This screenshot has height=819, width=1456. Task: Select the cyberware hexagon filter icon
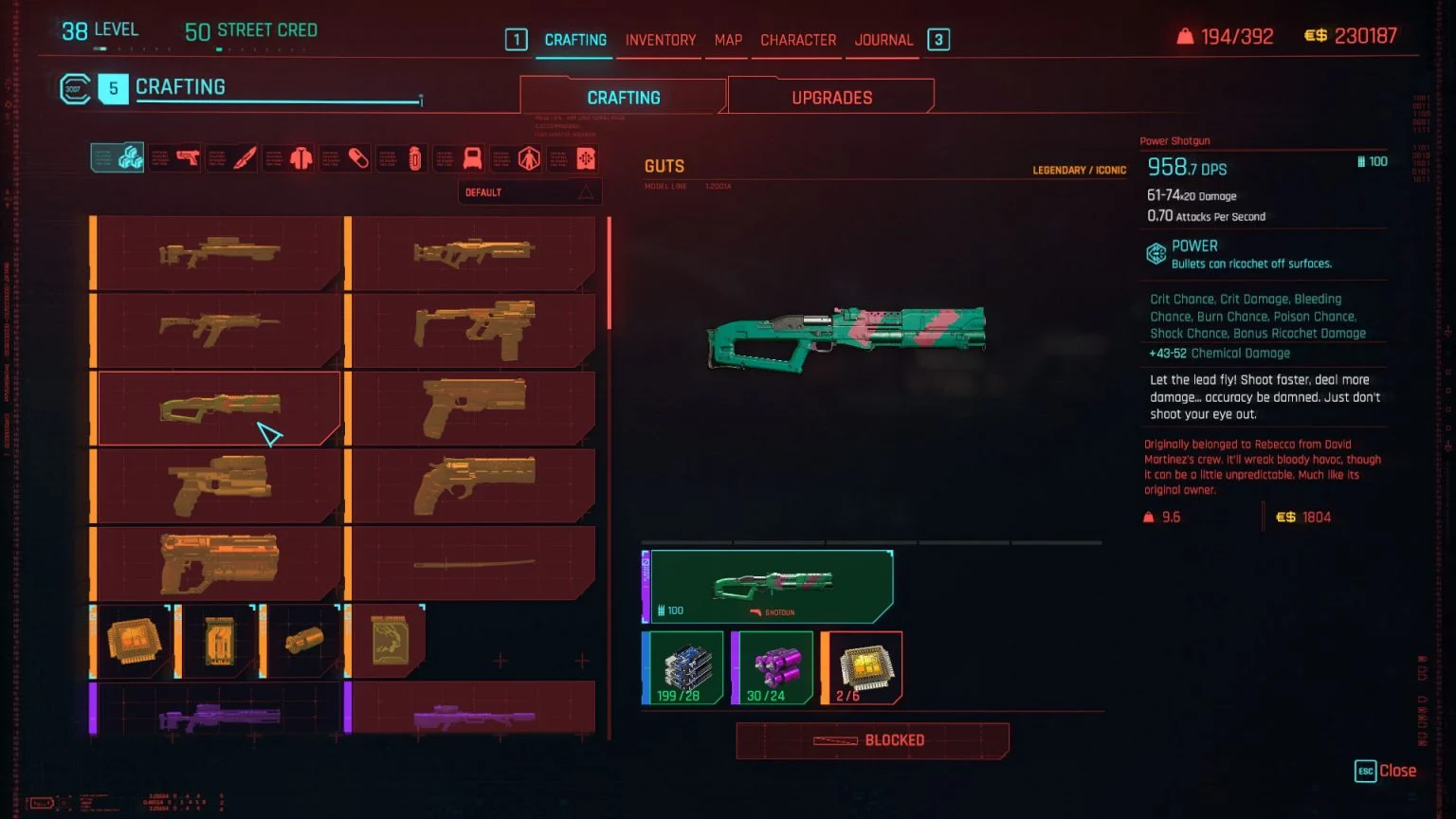(x=530, y=158)
